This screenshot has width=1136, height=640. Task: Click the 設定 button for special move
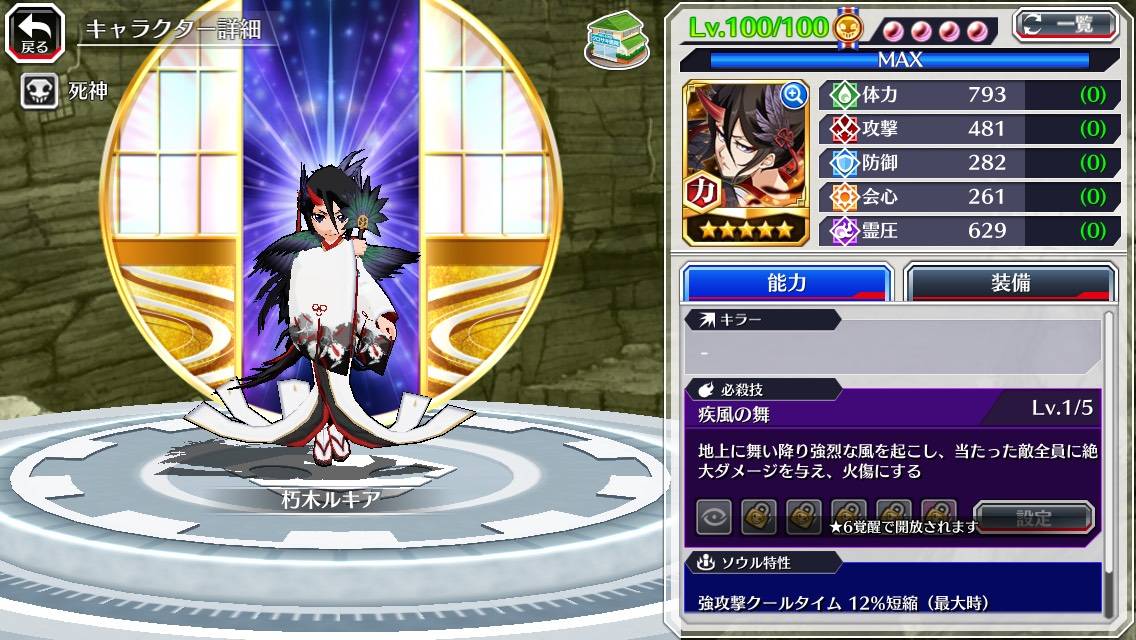(x=1034, y=517)
